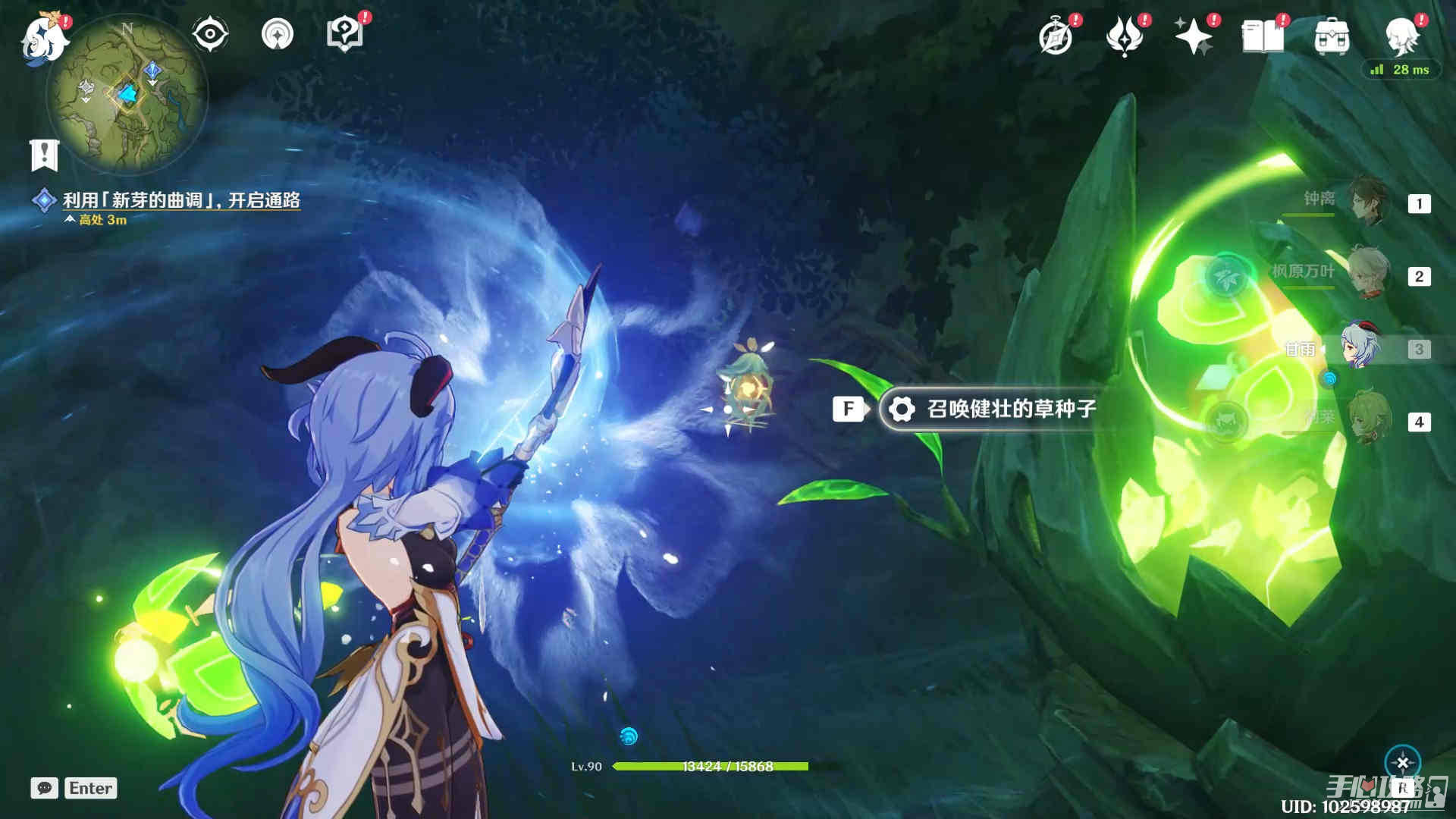Open the adventurer handbook book icon
This screenshot has height=819, width=1456.
(x=1262, y=36)
